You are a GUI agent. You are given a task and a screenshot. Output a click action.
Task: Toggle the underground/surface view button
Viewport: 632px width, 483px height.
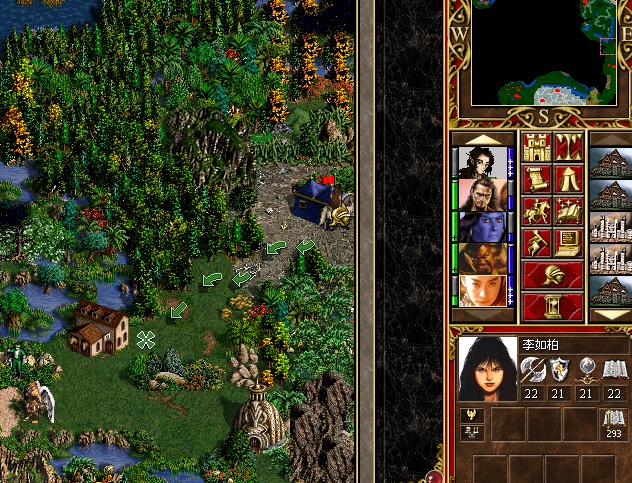568,148
